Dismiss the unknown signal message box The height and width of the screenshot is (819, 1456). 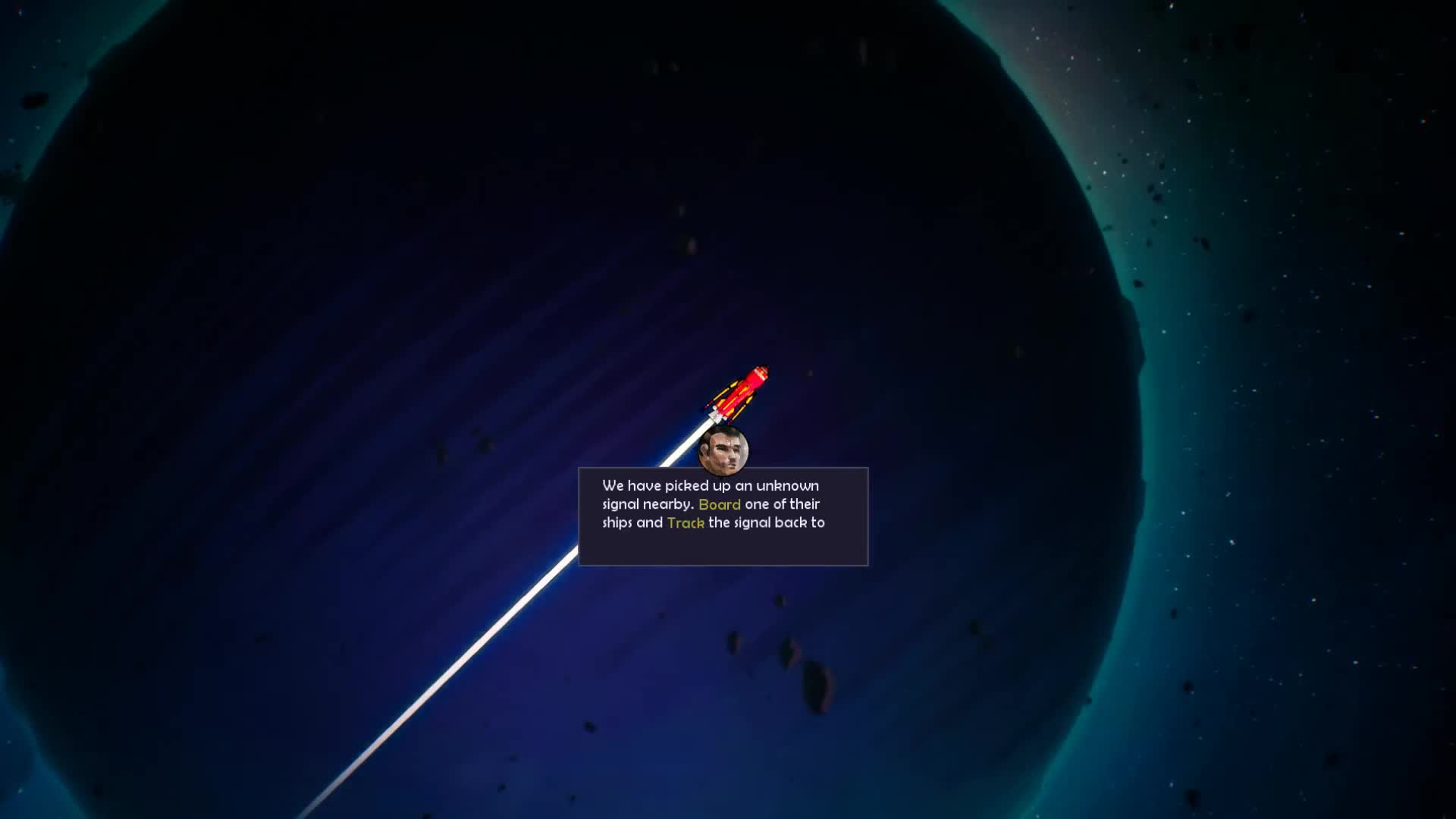pyautogui.click(x=723, y=516)
